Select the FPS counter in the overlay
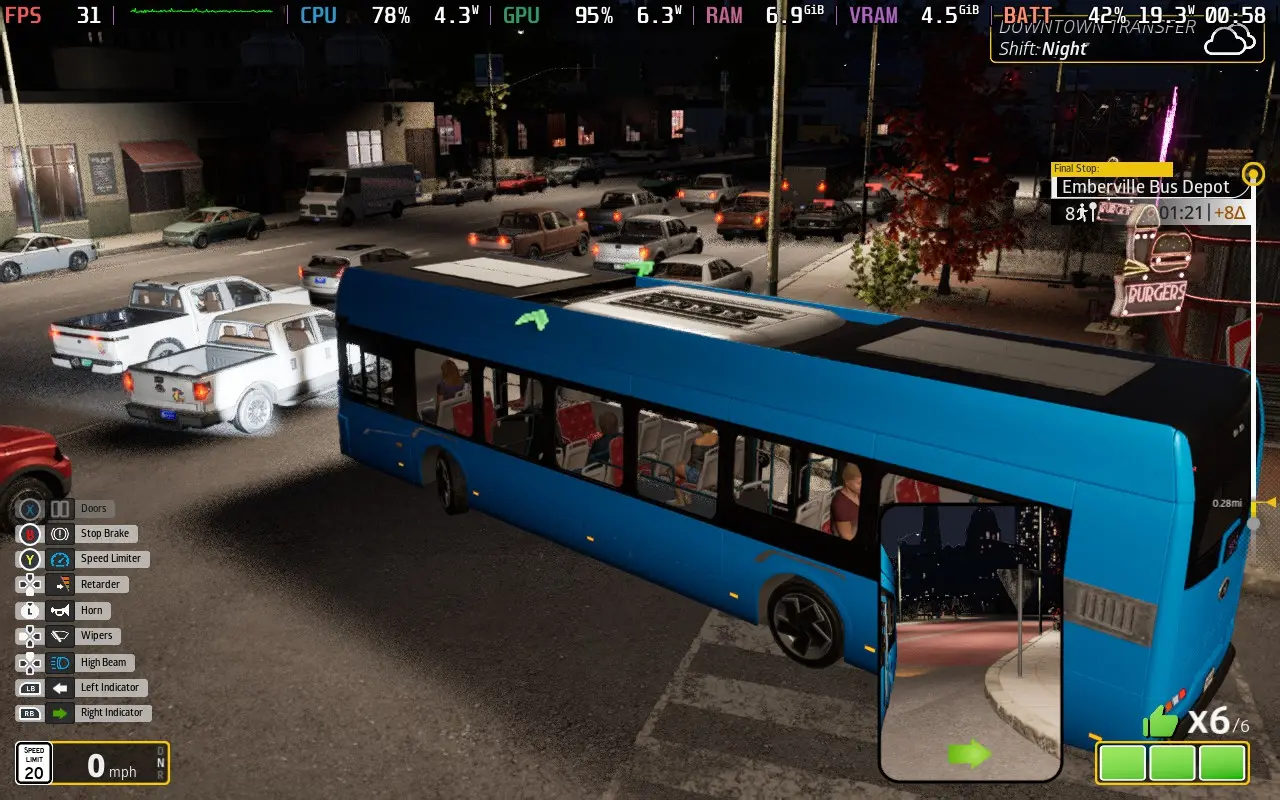Screen dimensions: 1280x800 tap(24, 15)
